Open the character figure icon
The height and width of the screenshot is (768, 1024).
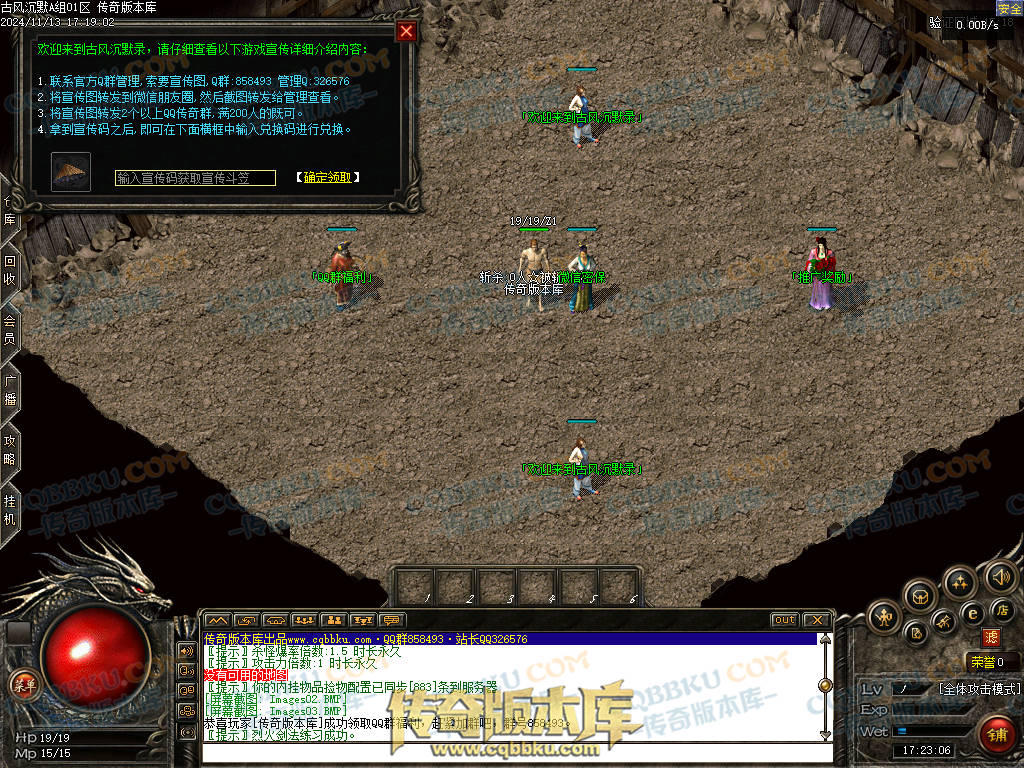pyautogui.click(x=885, y=617)
